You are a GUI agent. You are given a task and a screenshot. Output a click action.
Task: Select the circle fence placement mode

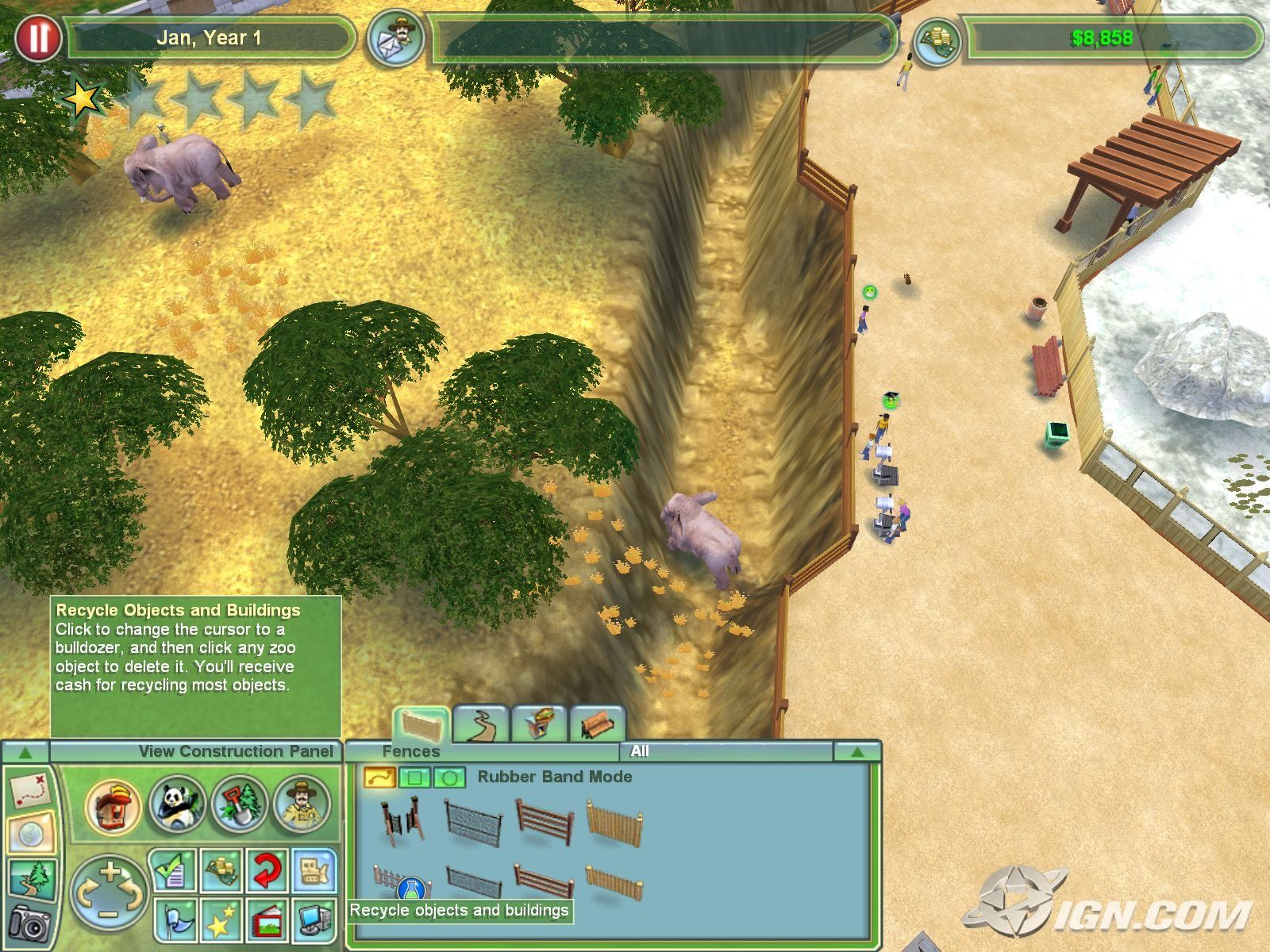[x=448, y=777]
